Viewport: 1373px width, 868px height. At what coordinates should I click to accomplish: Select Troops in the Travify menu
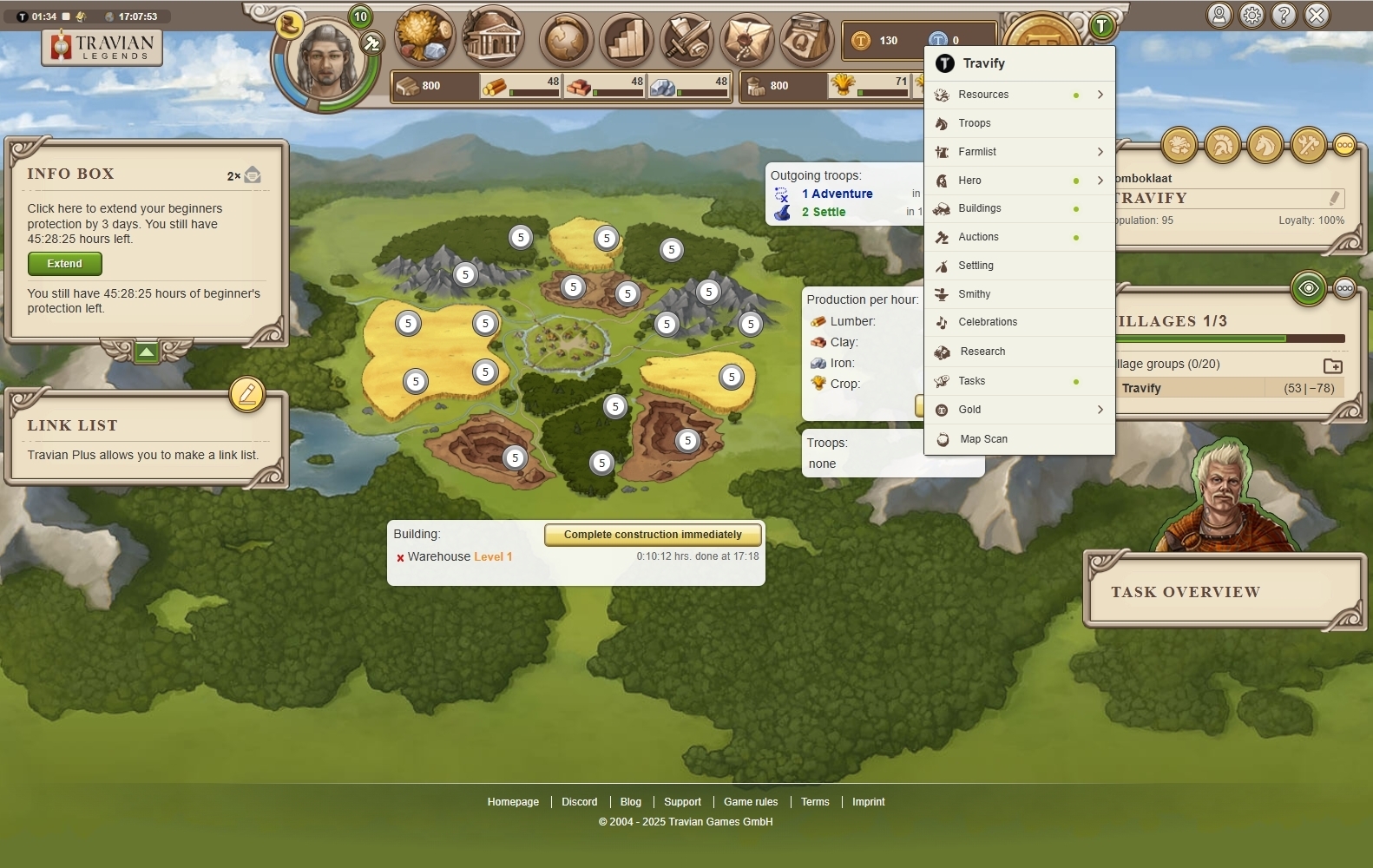(975, 123)
